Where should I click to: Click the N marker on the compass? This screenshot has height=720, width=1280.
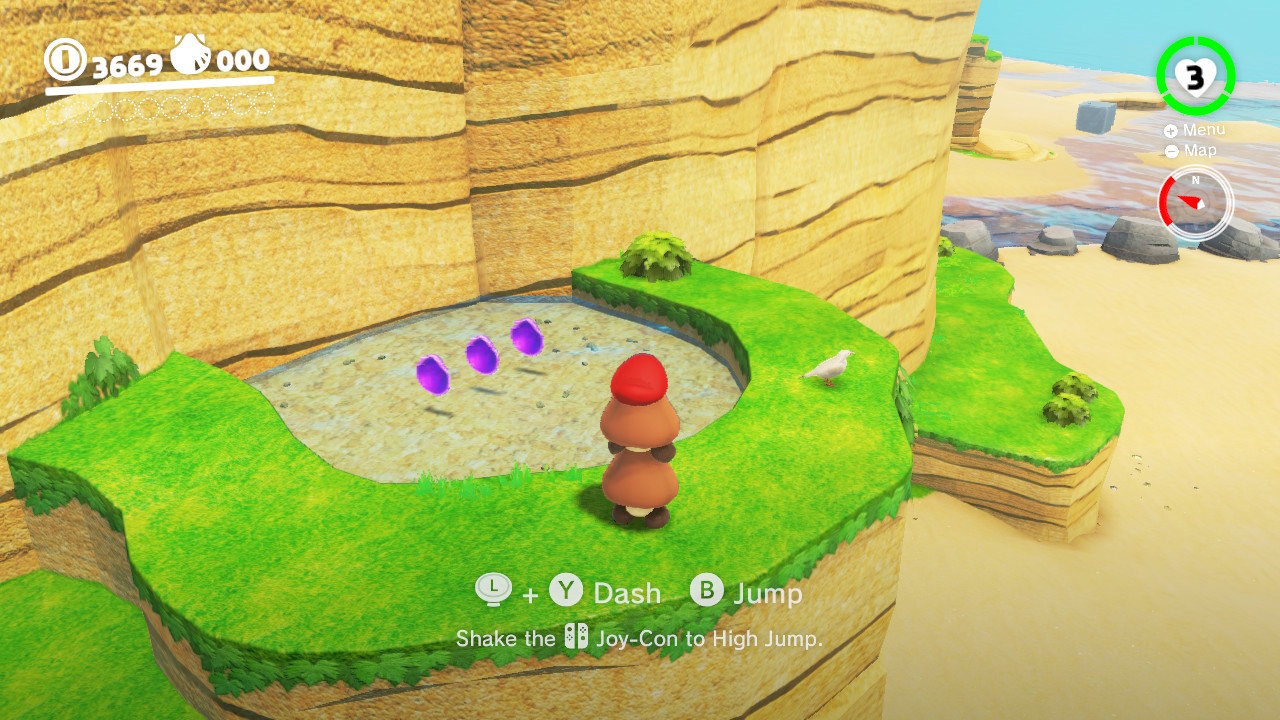tap(1195, 180)
